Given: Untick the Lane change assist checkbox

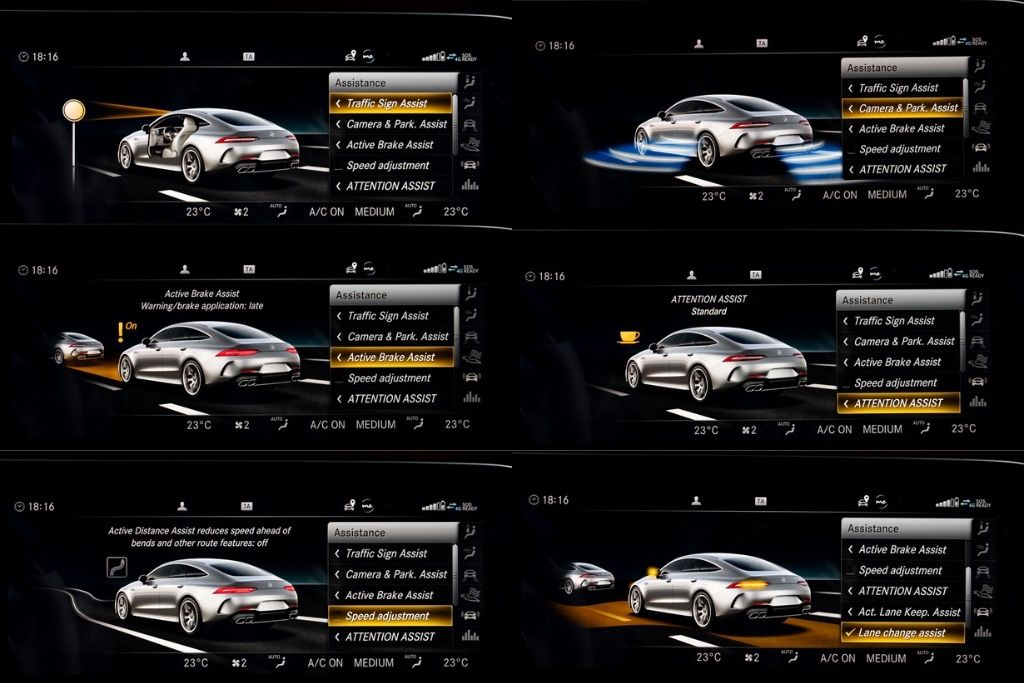Looking at the screenshot, I should [x=850, y=633].
